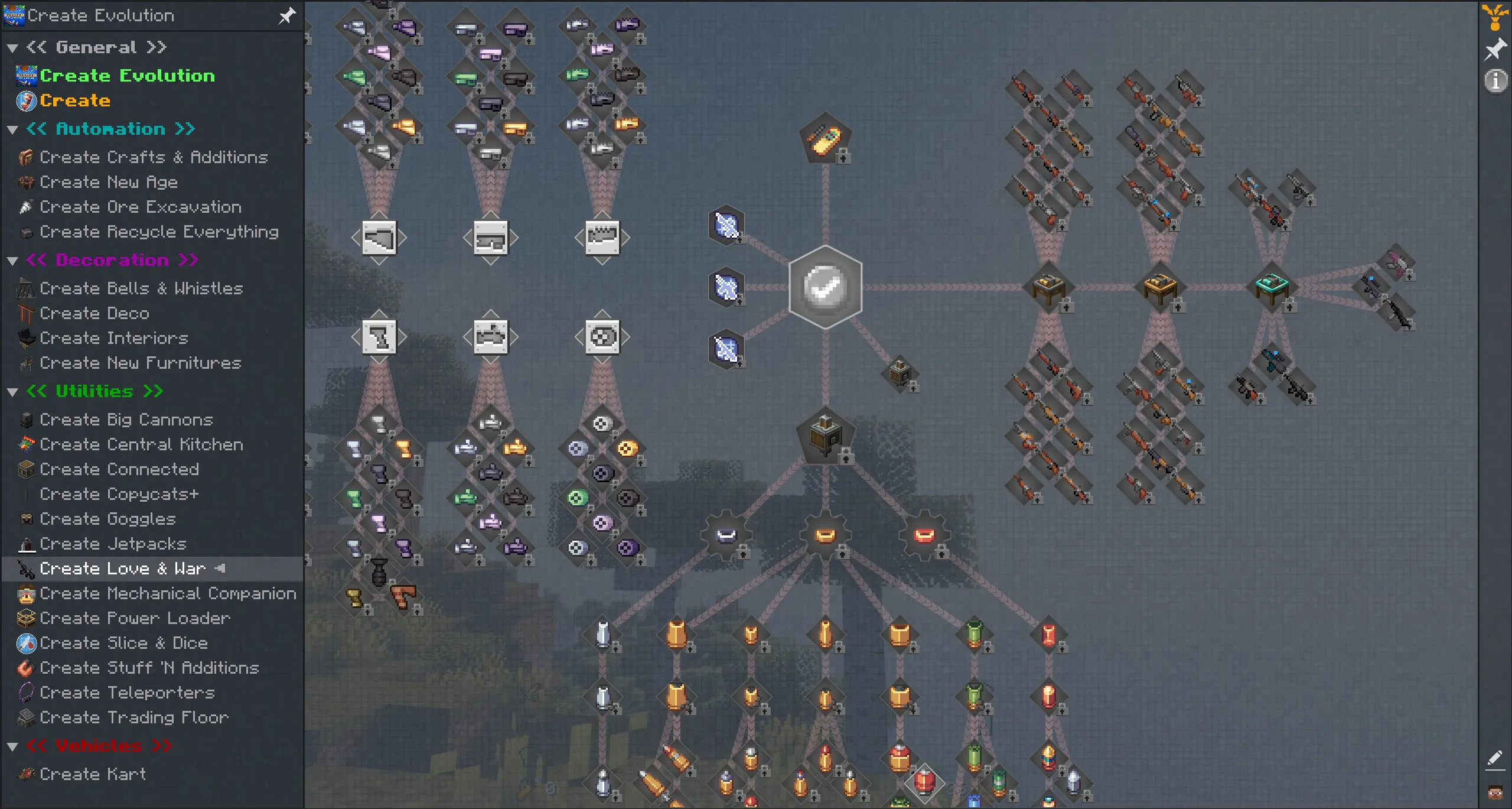Click the golden walkie-talkie advancement node

tap(825, 137)
